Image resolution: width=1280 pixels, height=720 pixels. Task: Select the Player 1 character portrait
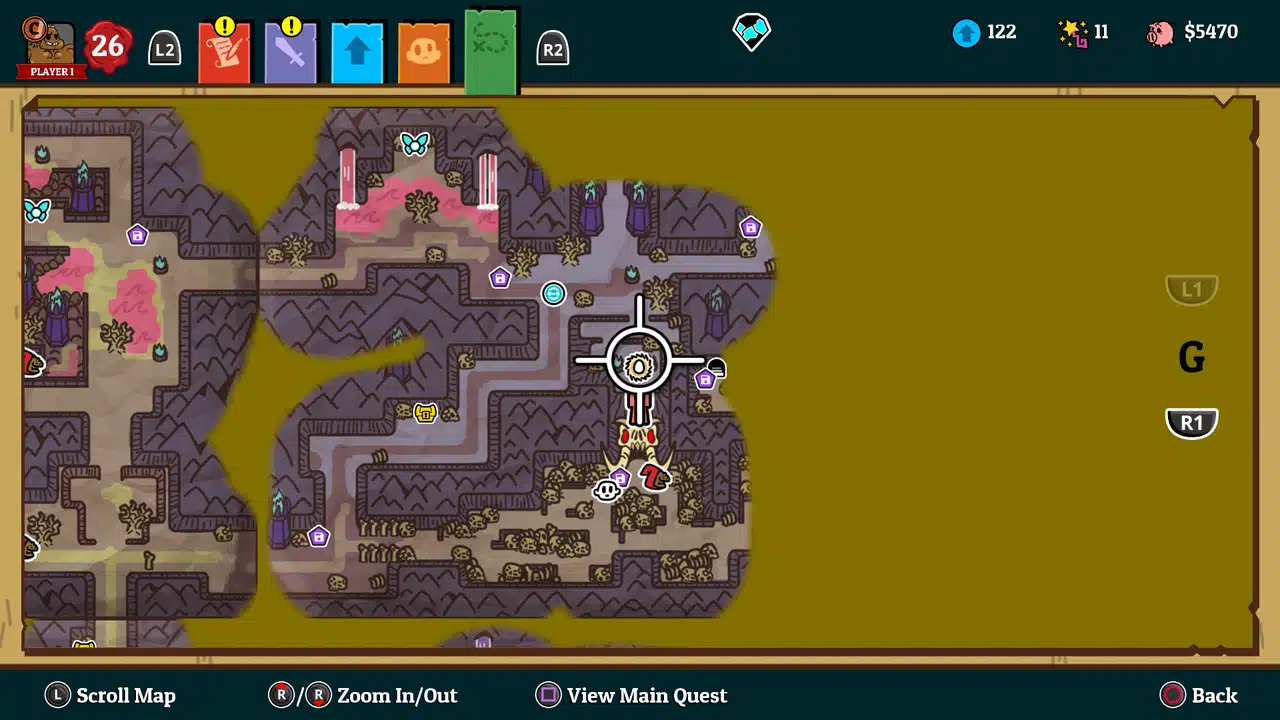coord(48,40)
